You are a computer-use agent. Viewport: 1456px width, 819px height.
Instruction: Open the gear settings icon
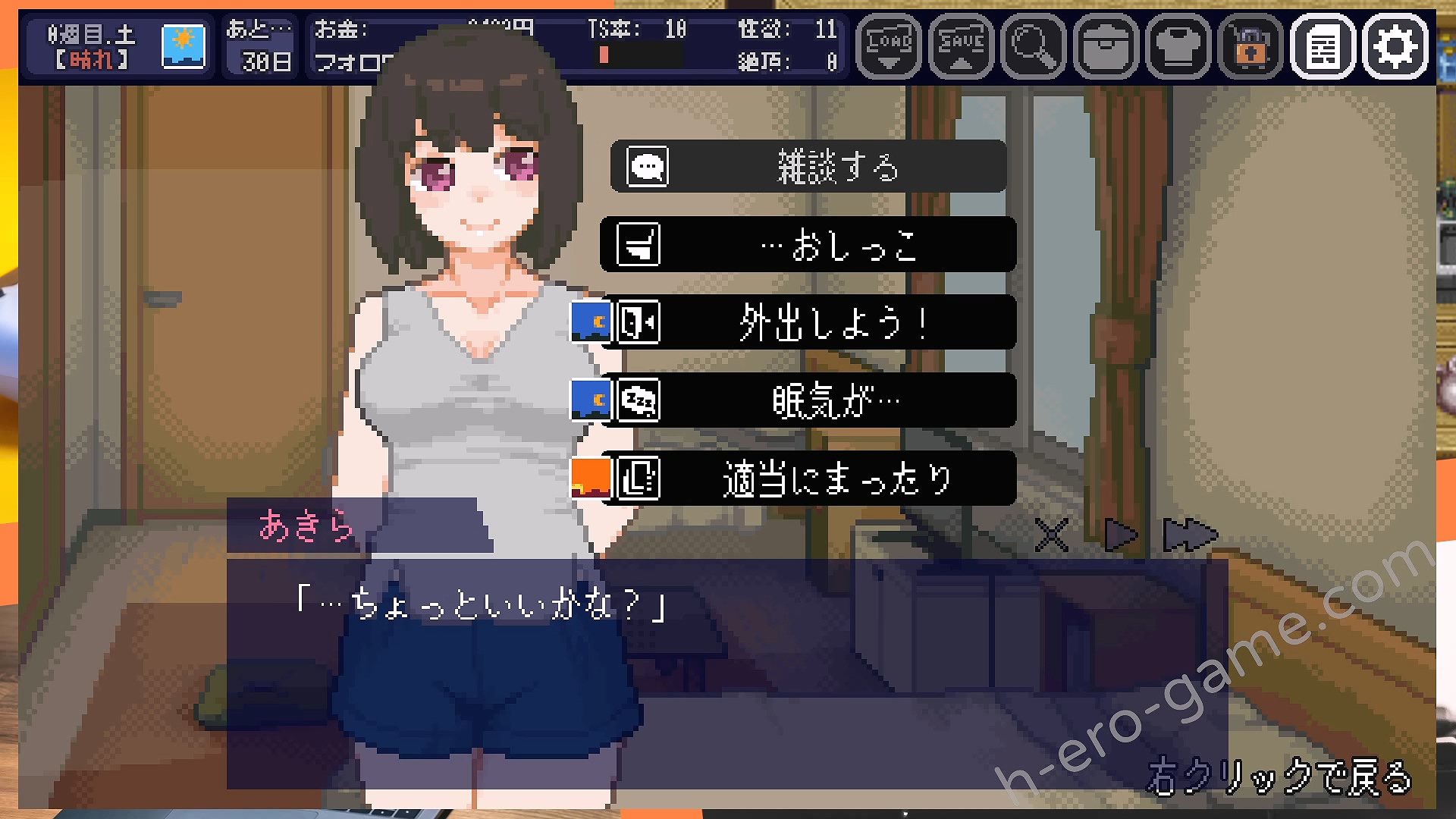coord(1395,46)
